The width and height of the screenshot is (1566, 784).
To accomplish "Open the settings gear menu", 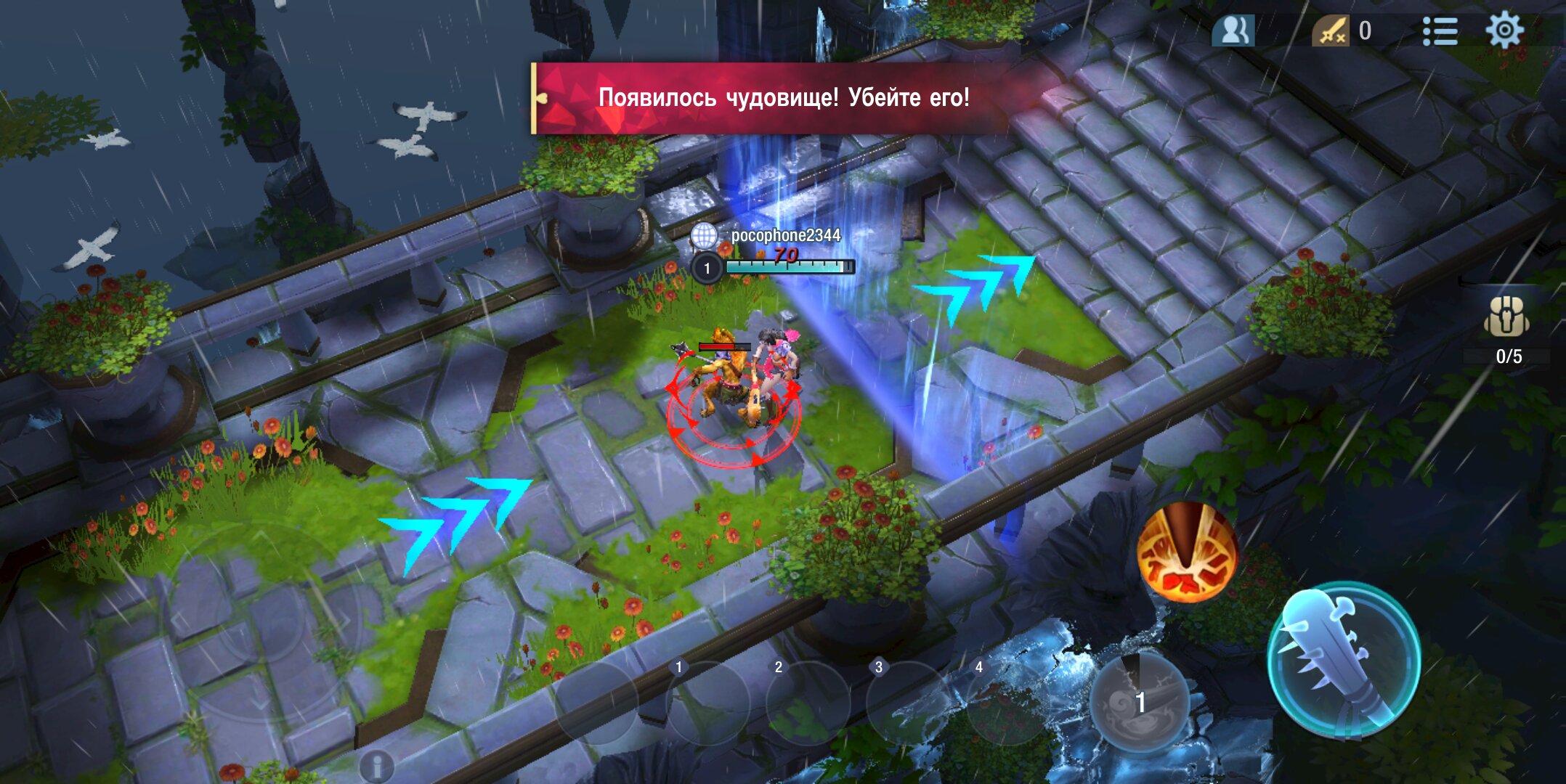I will (1504, 30).
